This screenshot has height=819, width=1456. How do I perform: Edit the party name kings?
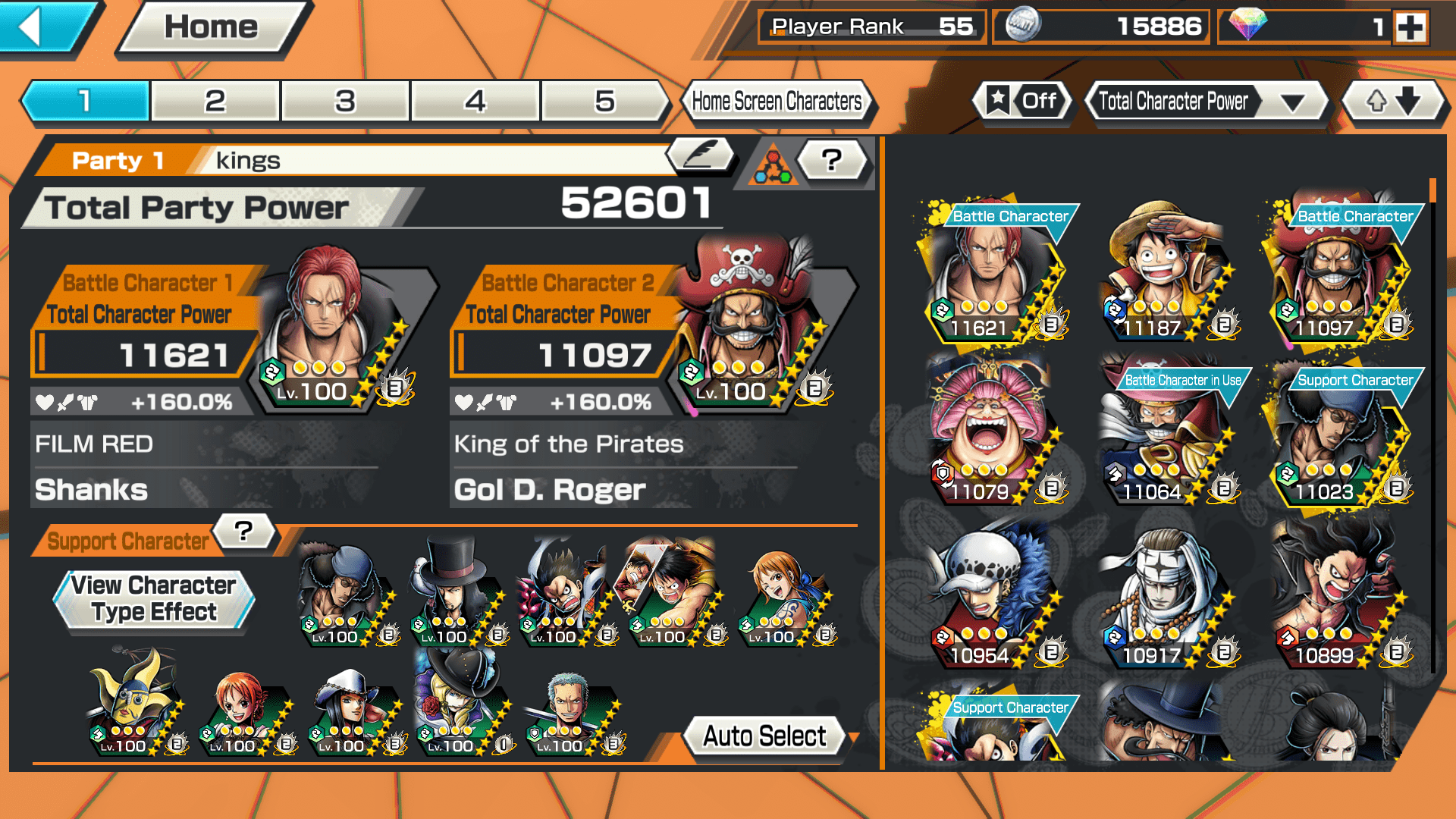click(701, 155)
